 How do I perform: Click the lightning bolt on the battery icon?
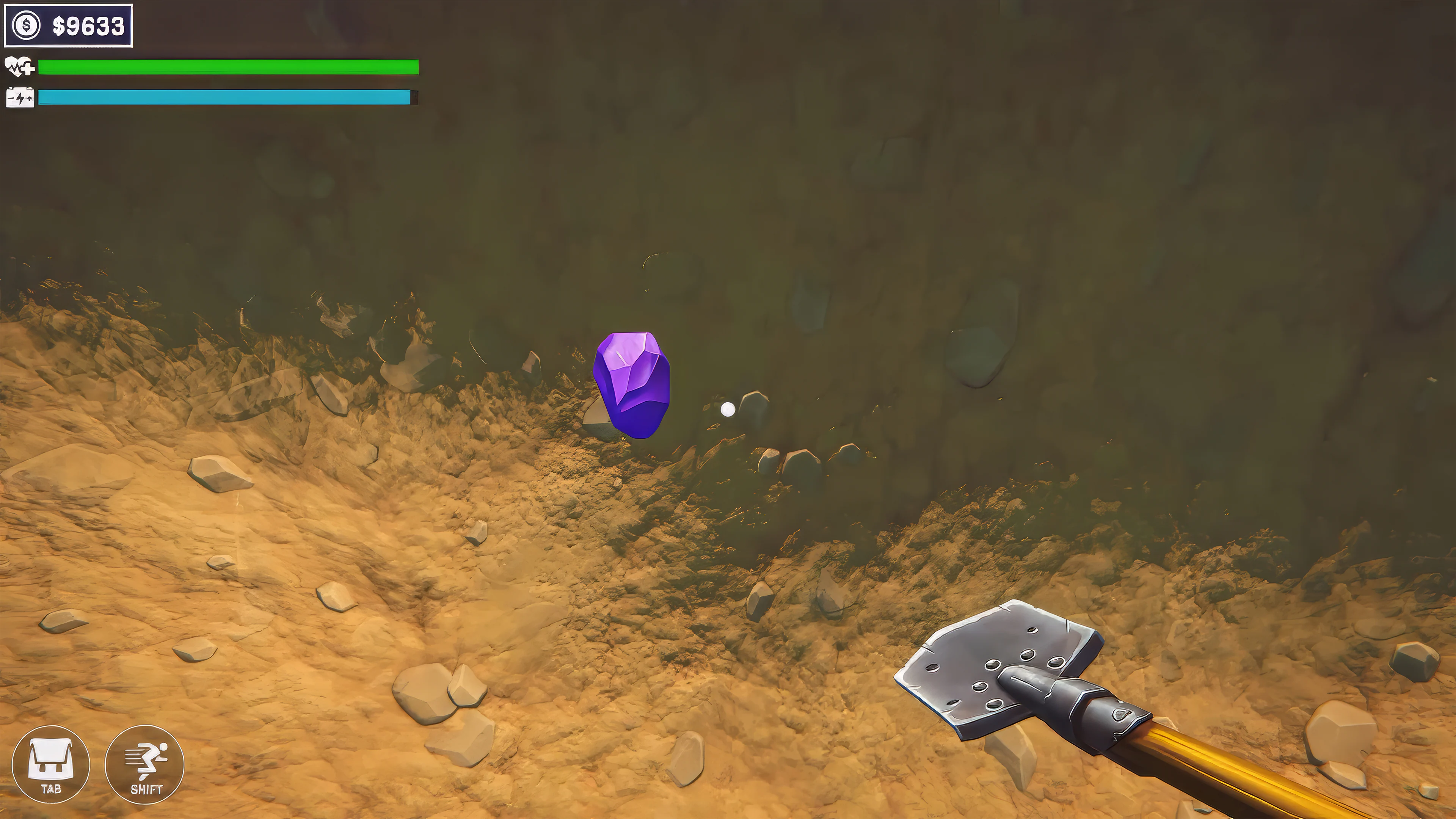pyautogui.click(x=20, y=98)
